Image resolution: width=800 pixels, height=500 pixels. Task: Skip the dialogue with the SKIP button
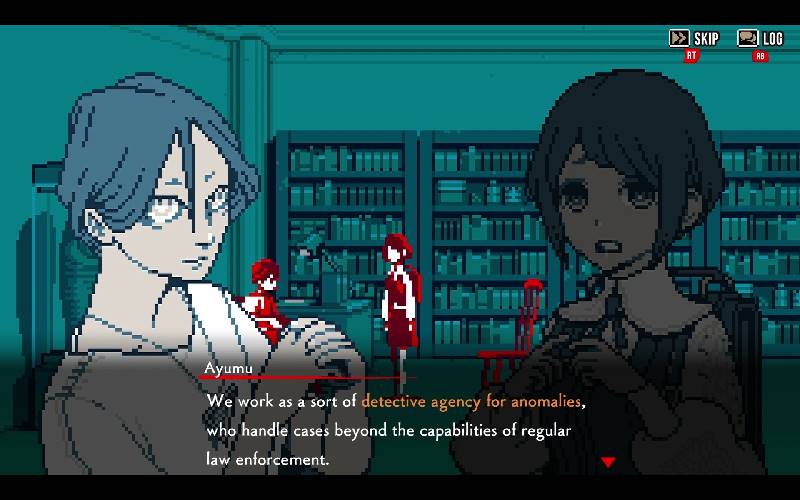pos(694,39)
